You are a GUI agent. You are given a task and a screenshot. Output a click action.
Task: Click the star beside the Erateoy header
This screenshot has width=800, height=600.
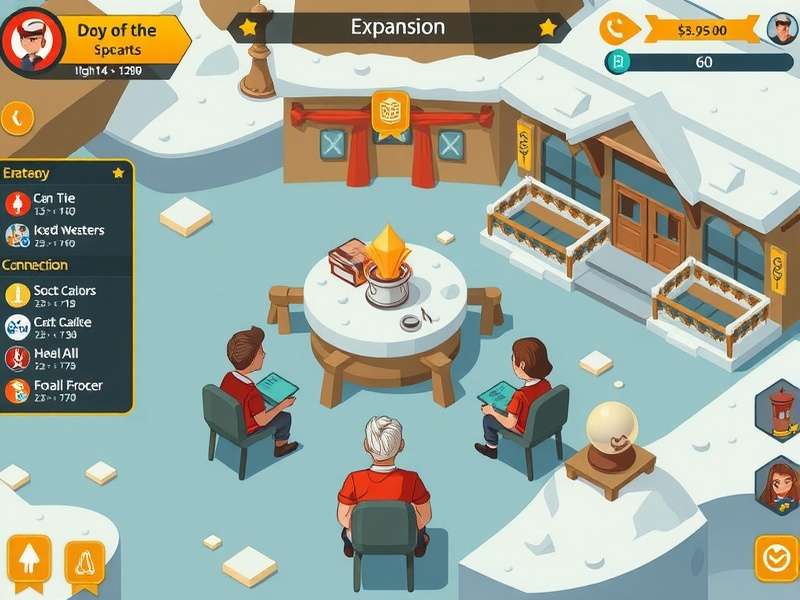[x=118, y=173]
